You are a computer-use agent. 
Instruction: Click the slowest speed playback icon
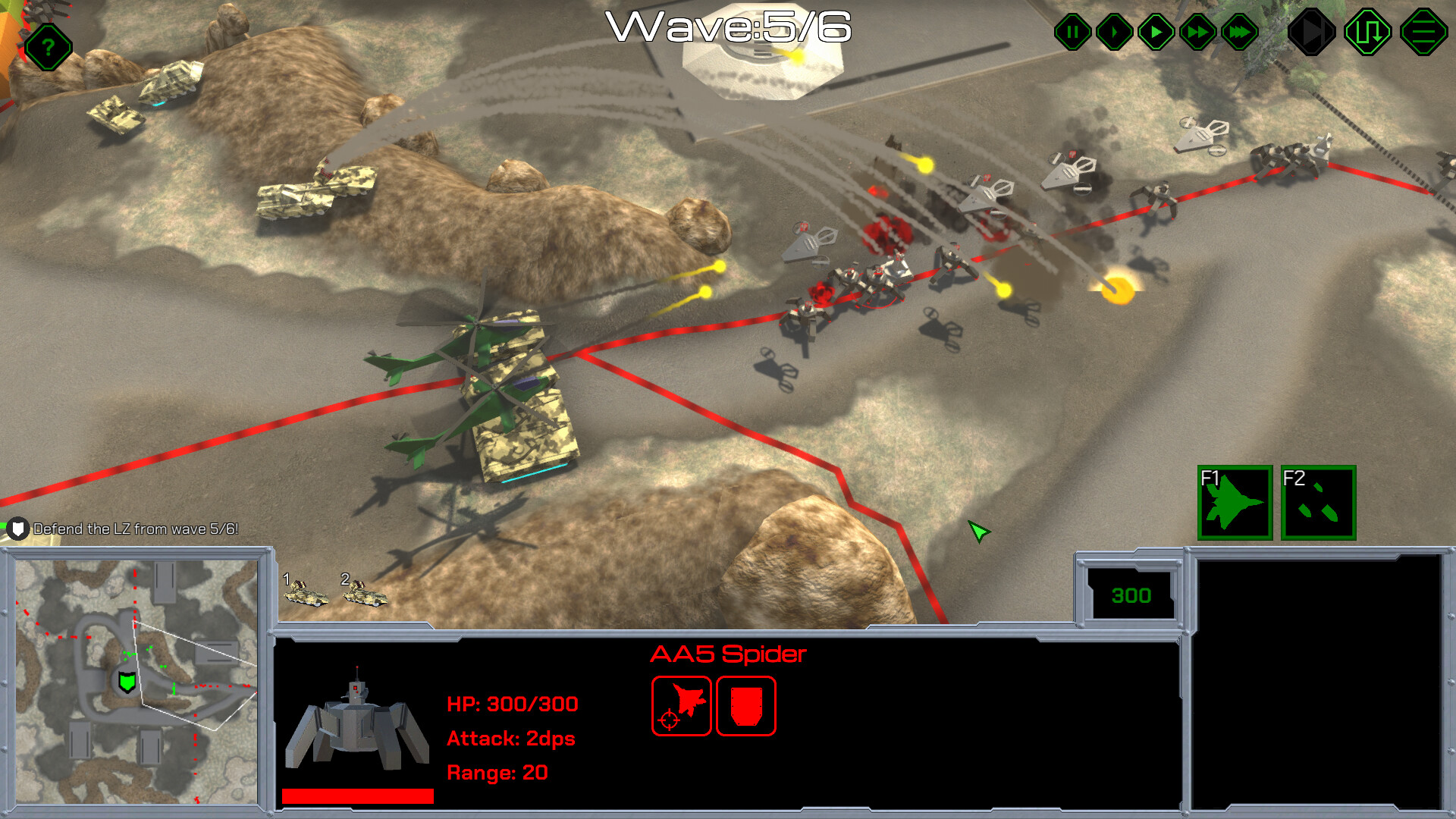pyautogui.click(x=1112, y=32)
